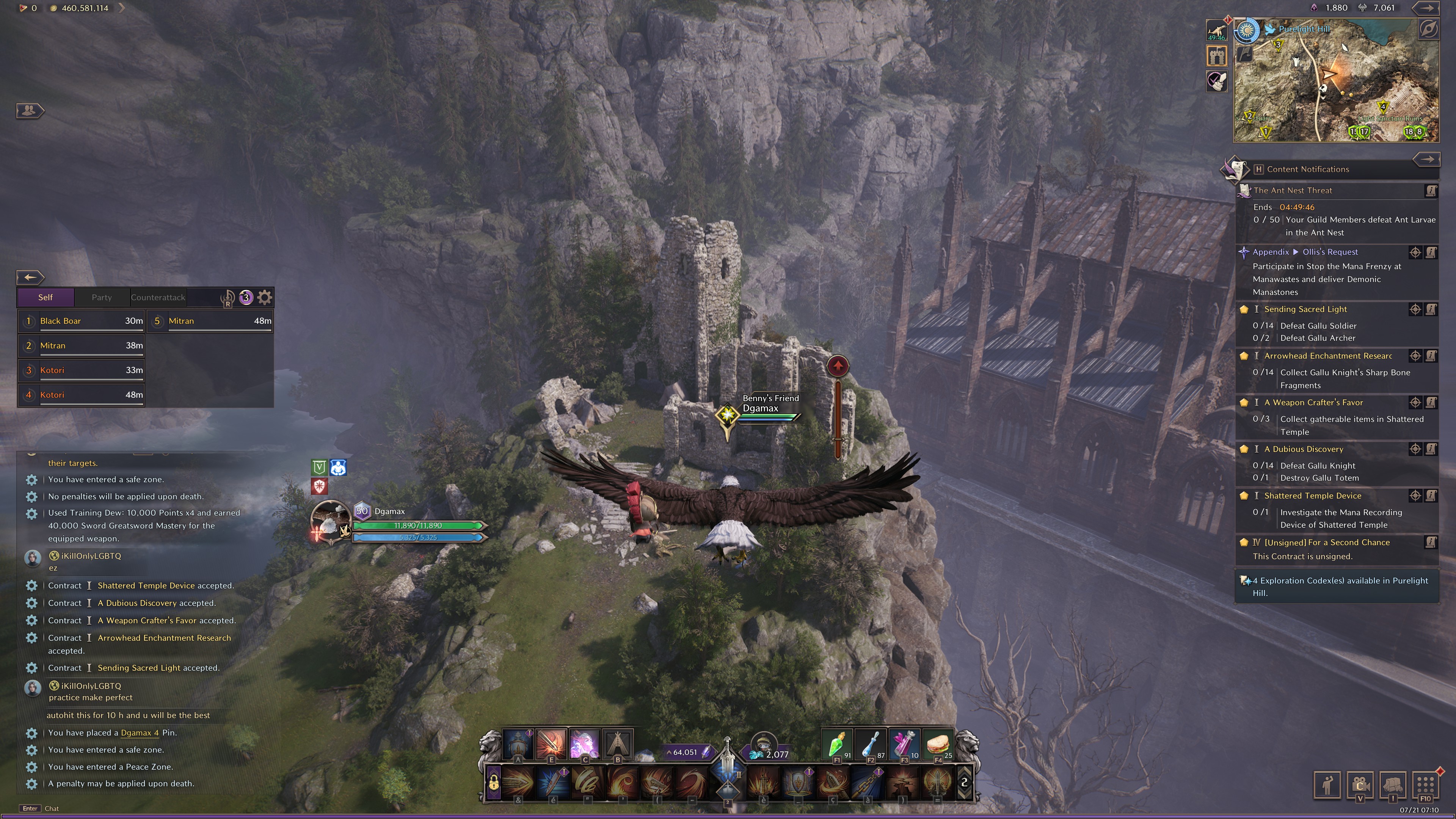This screenshot has height=819, width=1456.
Task: Open the inventory backpack button
Action: pos(1393,784)
